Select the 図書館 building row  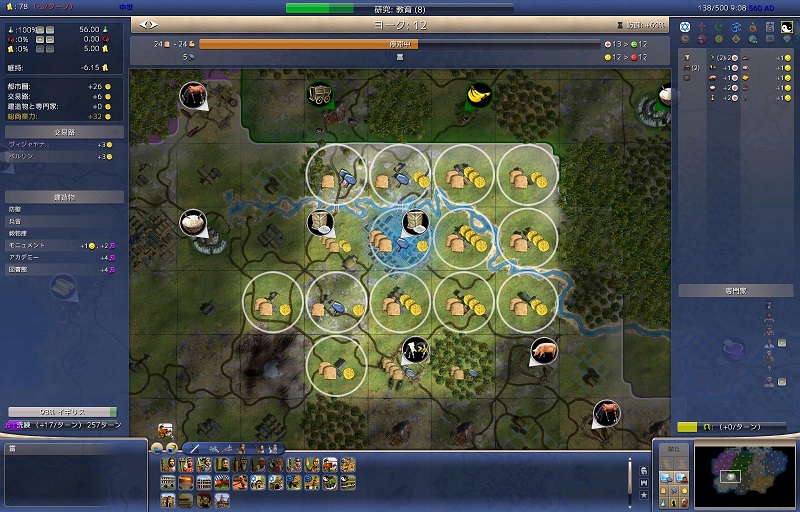[62, 268]
